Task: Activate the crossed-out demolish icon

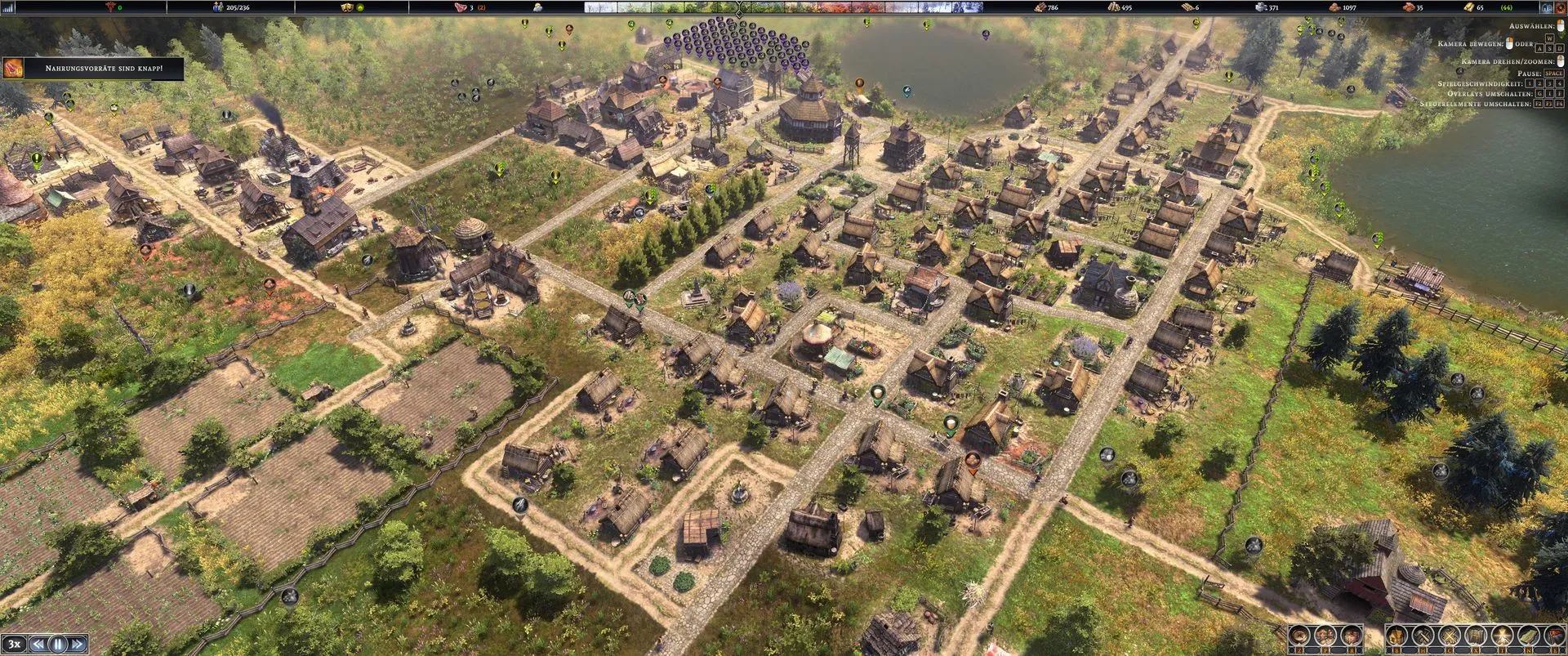Action: point(1450,636)
